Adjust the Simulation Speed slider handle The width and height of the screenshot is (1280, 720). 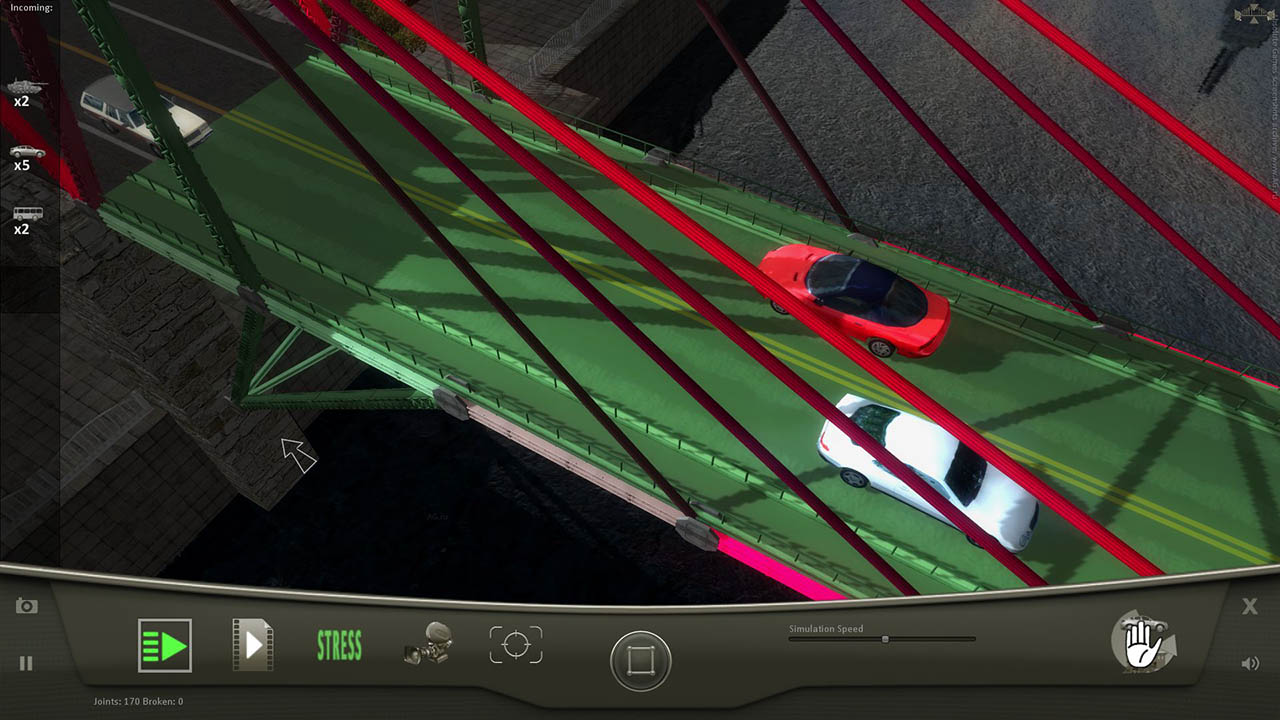click(885, 639)
